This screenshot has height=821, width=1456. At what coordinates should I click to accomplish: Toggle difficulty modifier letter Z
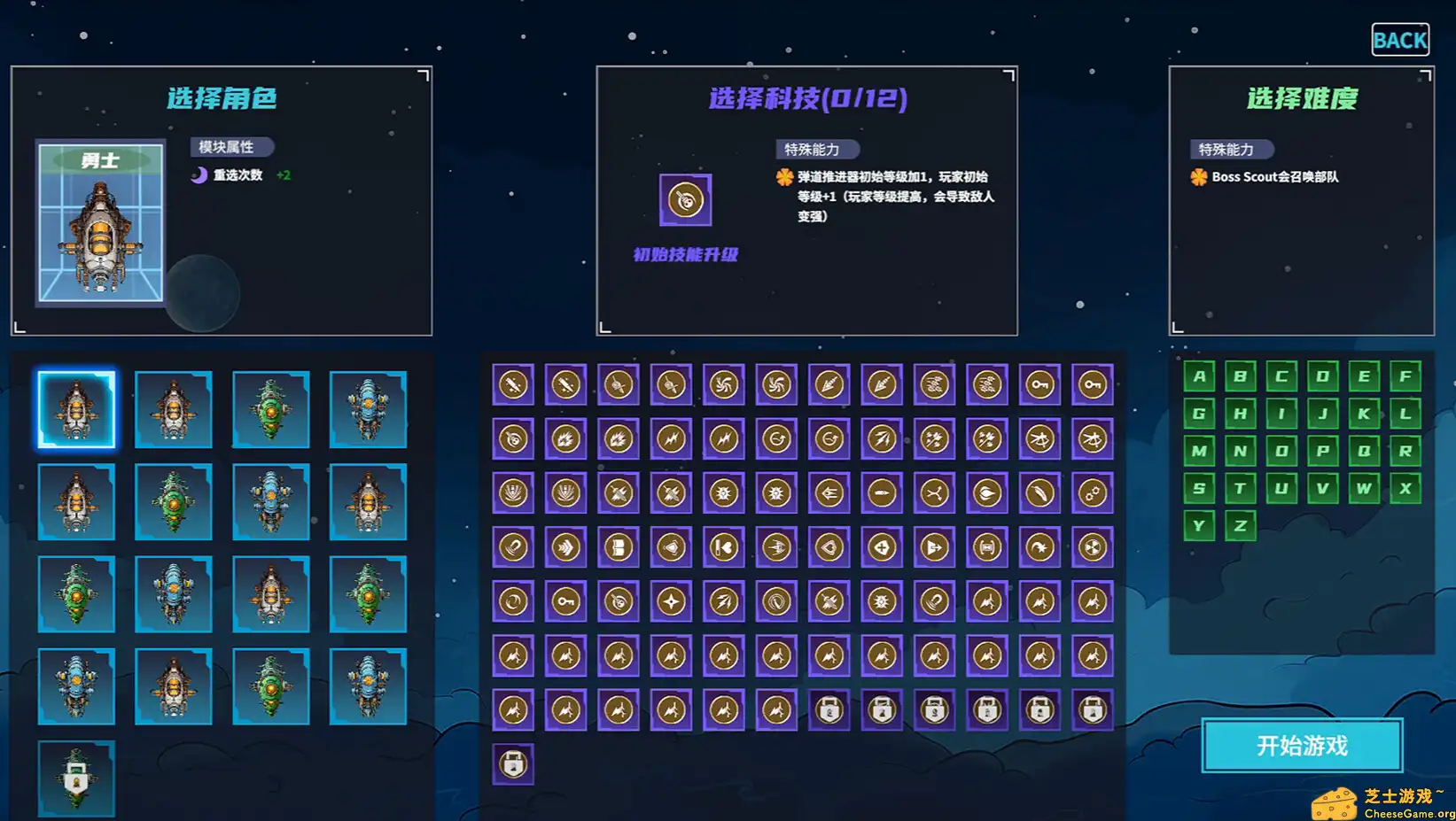1240,524
